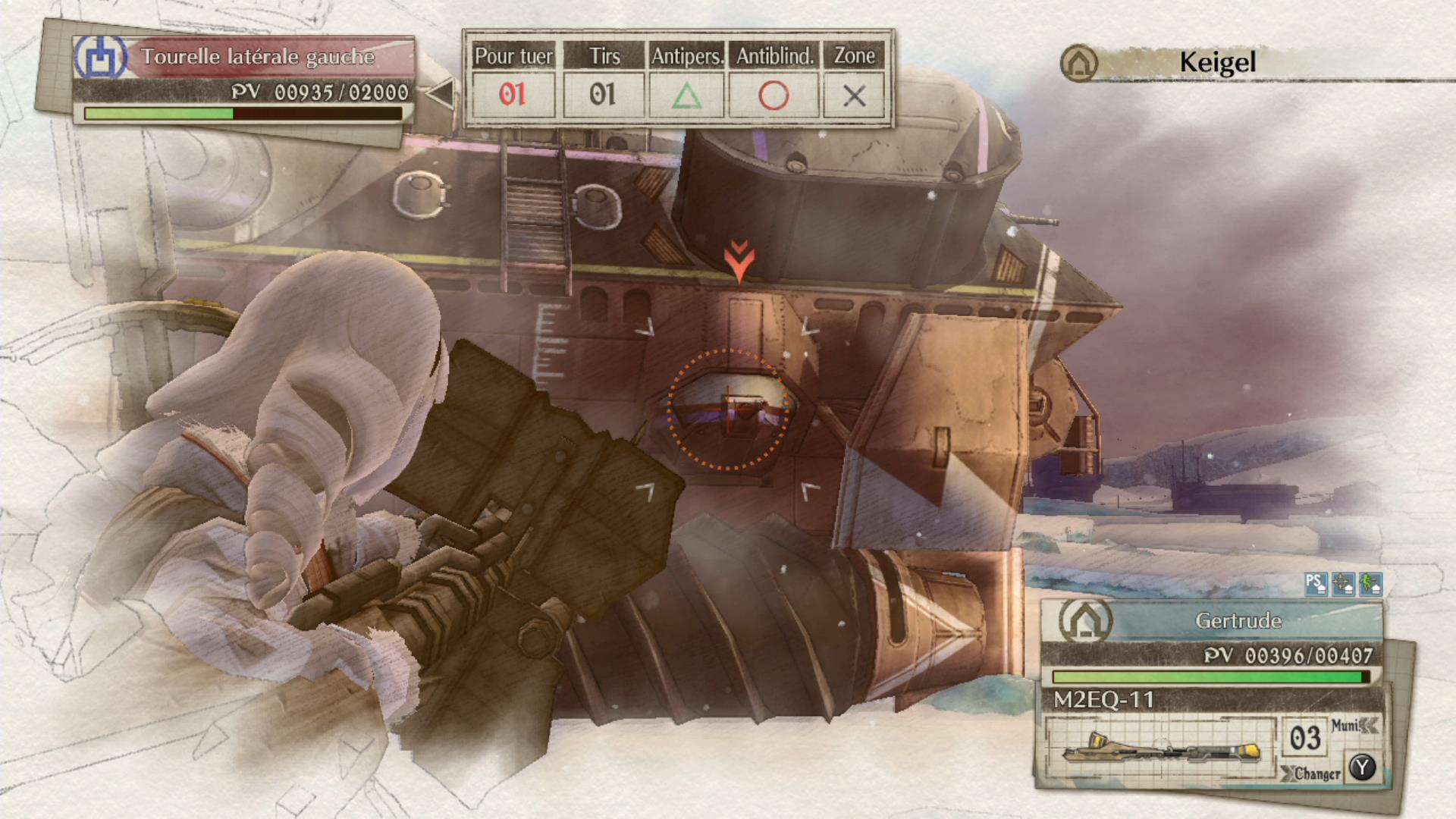Image resolution: width=1456 pixels, height=819 pixels.
Task: Collapse the enemy info panel via its arrow
Action: click(x=441, y=92)
